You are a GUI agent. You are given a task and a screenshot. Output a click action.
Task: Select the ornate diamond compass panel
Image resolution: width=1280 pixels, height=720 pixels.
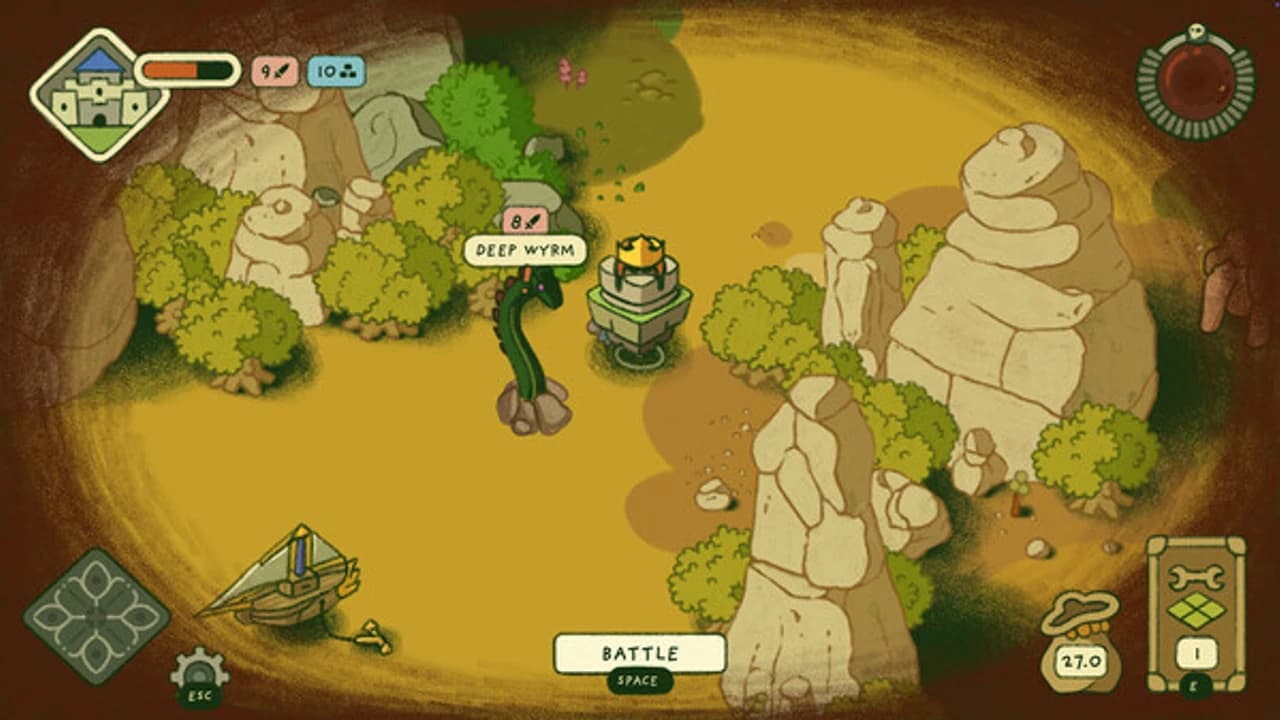coord(97,616)
